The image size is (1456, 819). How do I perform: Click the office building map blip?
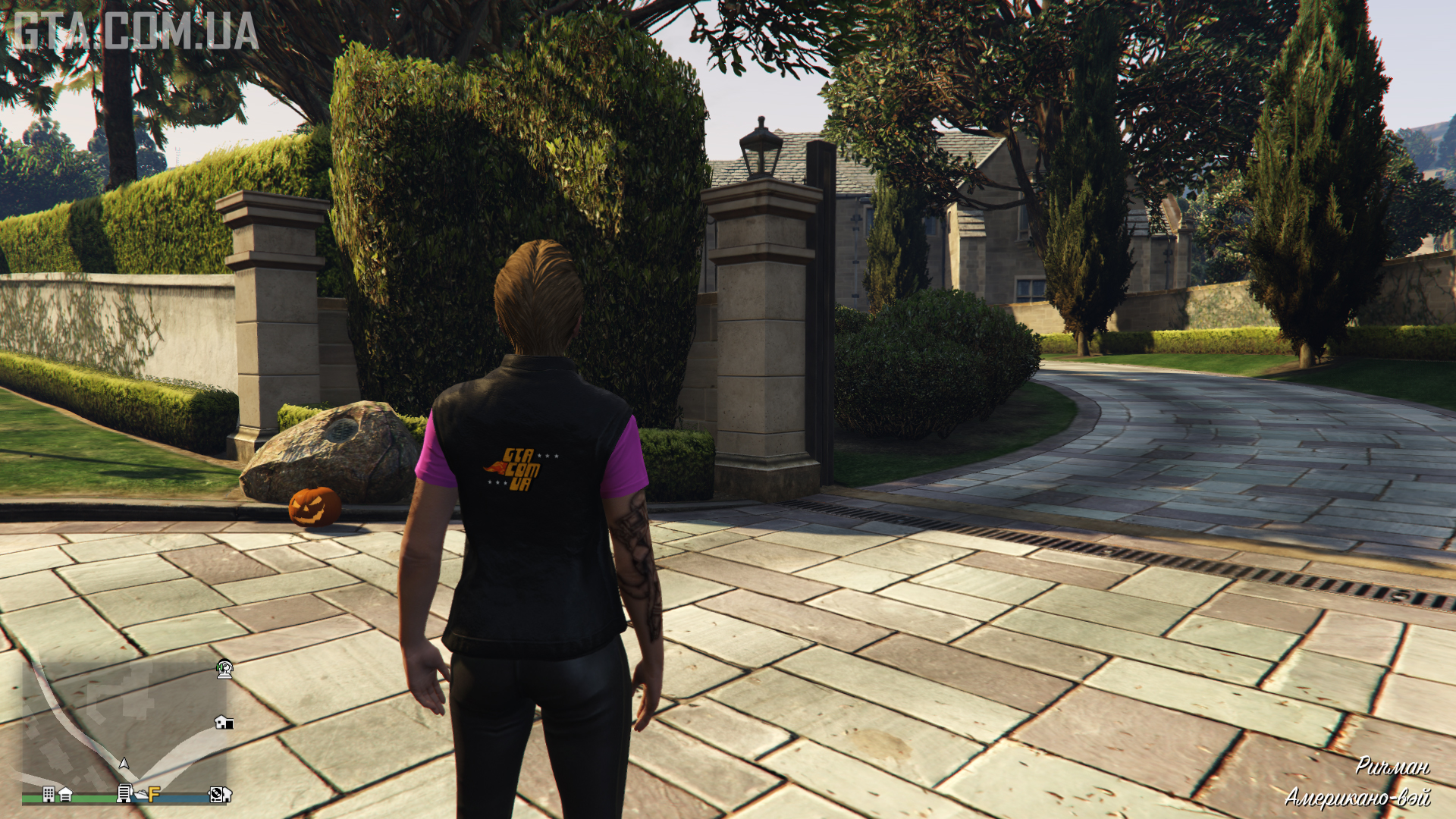click(x=49, y=794)
